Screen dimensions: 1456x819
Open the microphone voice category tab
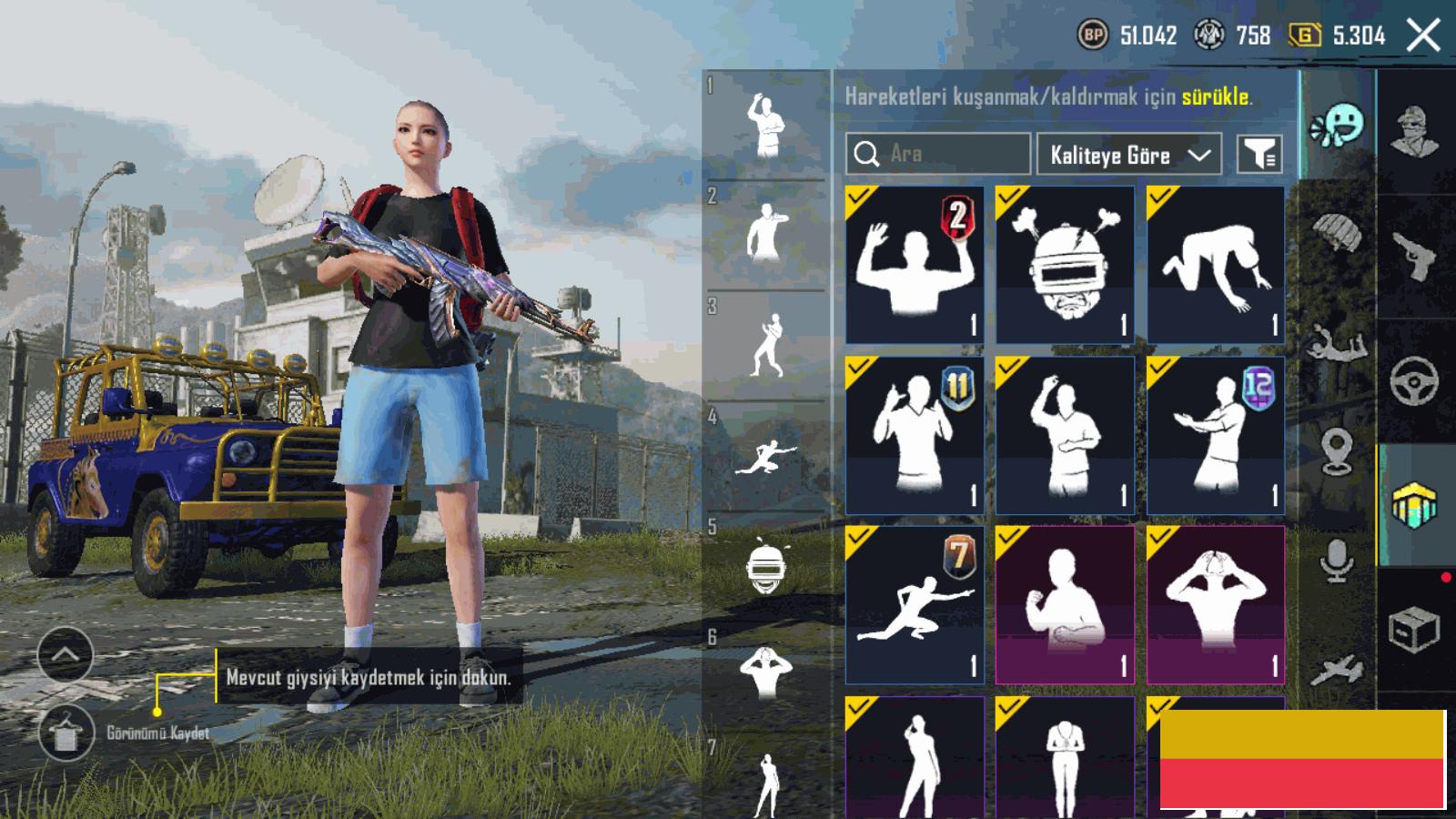click(1337, 559)
